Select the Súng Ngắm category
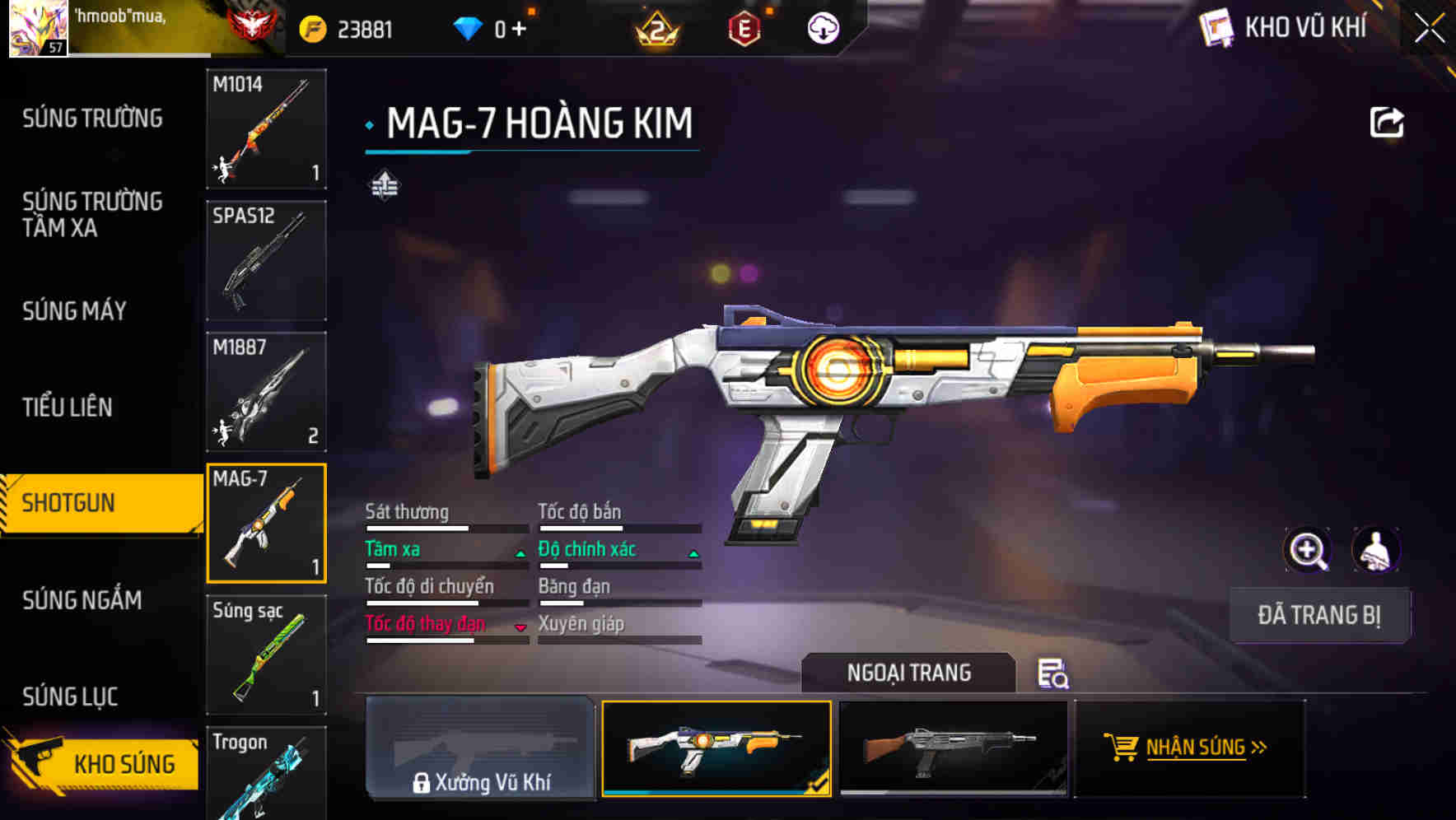Screen dimensions: 1456x820 82,600
